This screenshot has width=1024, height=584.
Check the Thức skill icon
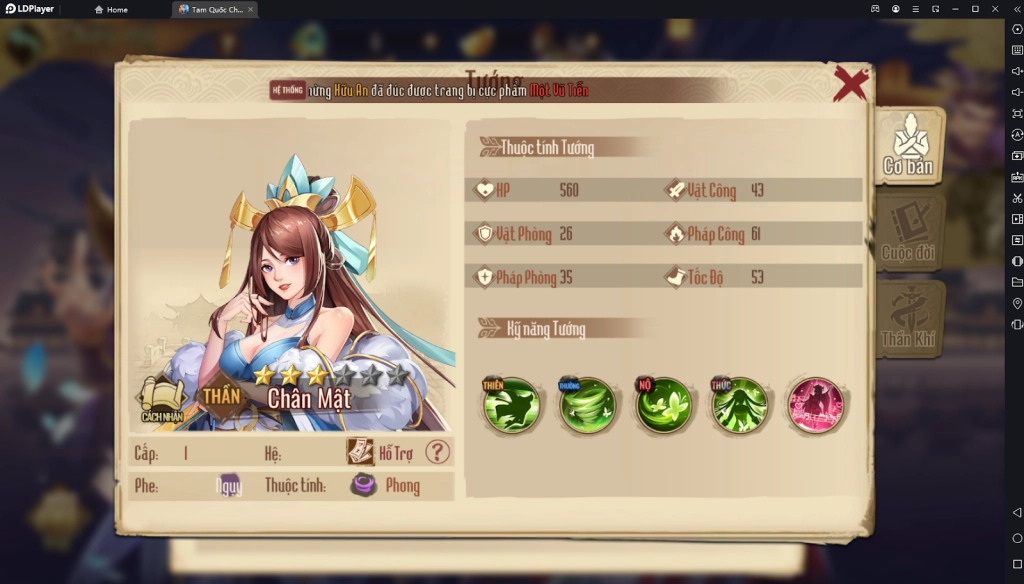[x=740, y=405]
